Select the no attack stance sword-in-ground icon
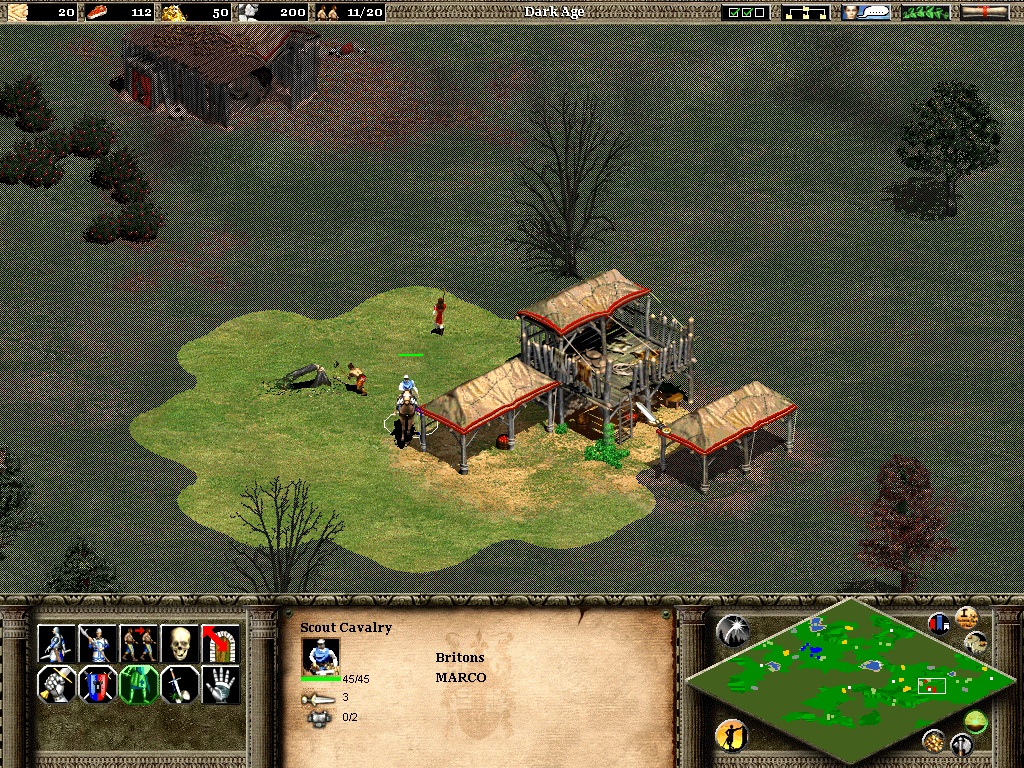This screenshot has height=768, width=1024. 179,685
